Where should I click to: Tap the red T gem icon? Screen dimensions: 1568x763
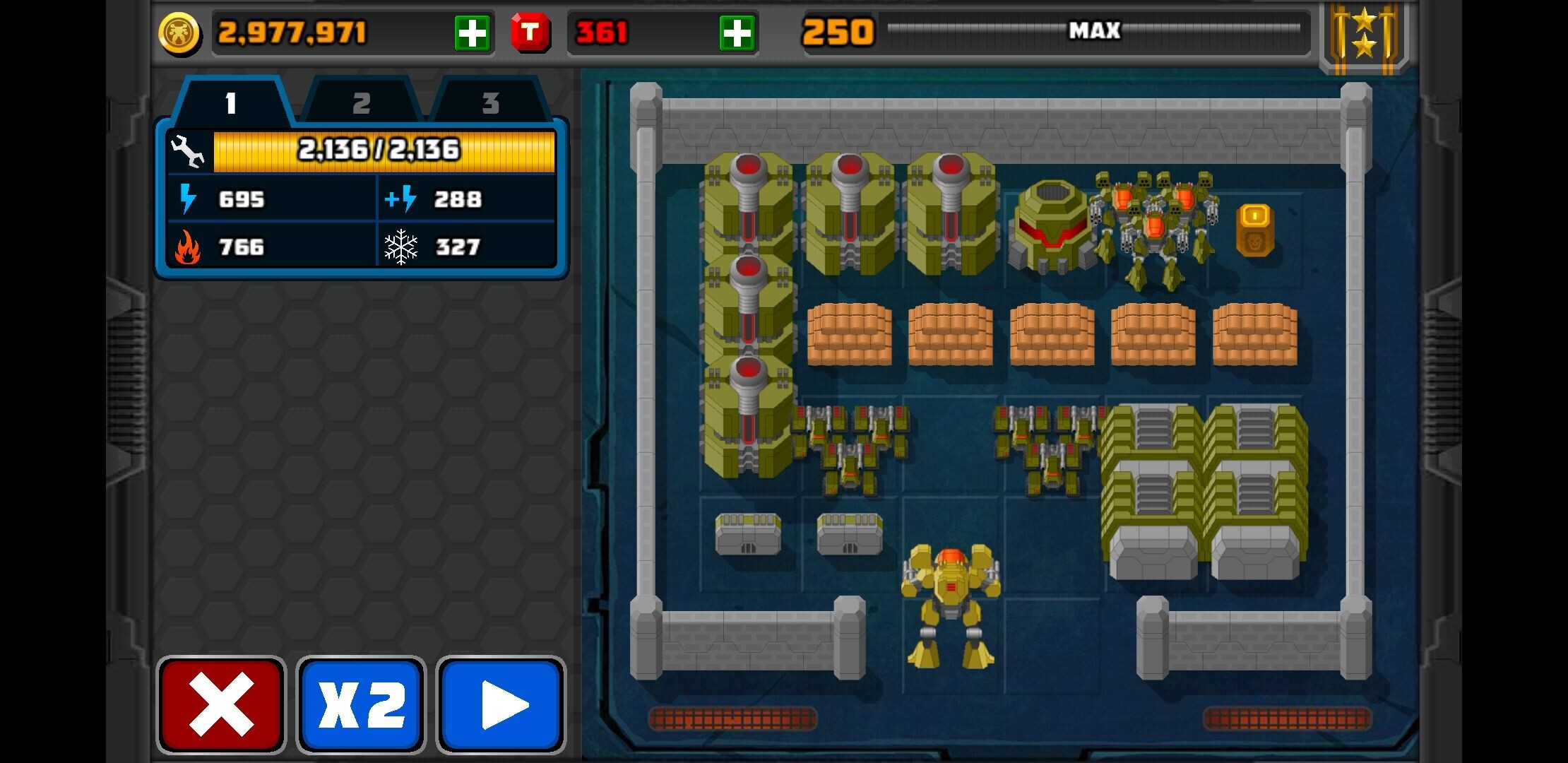(530, 32)
